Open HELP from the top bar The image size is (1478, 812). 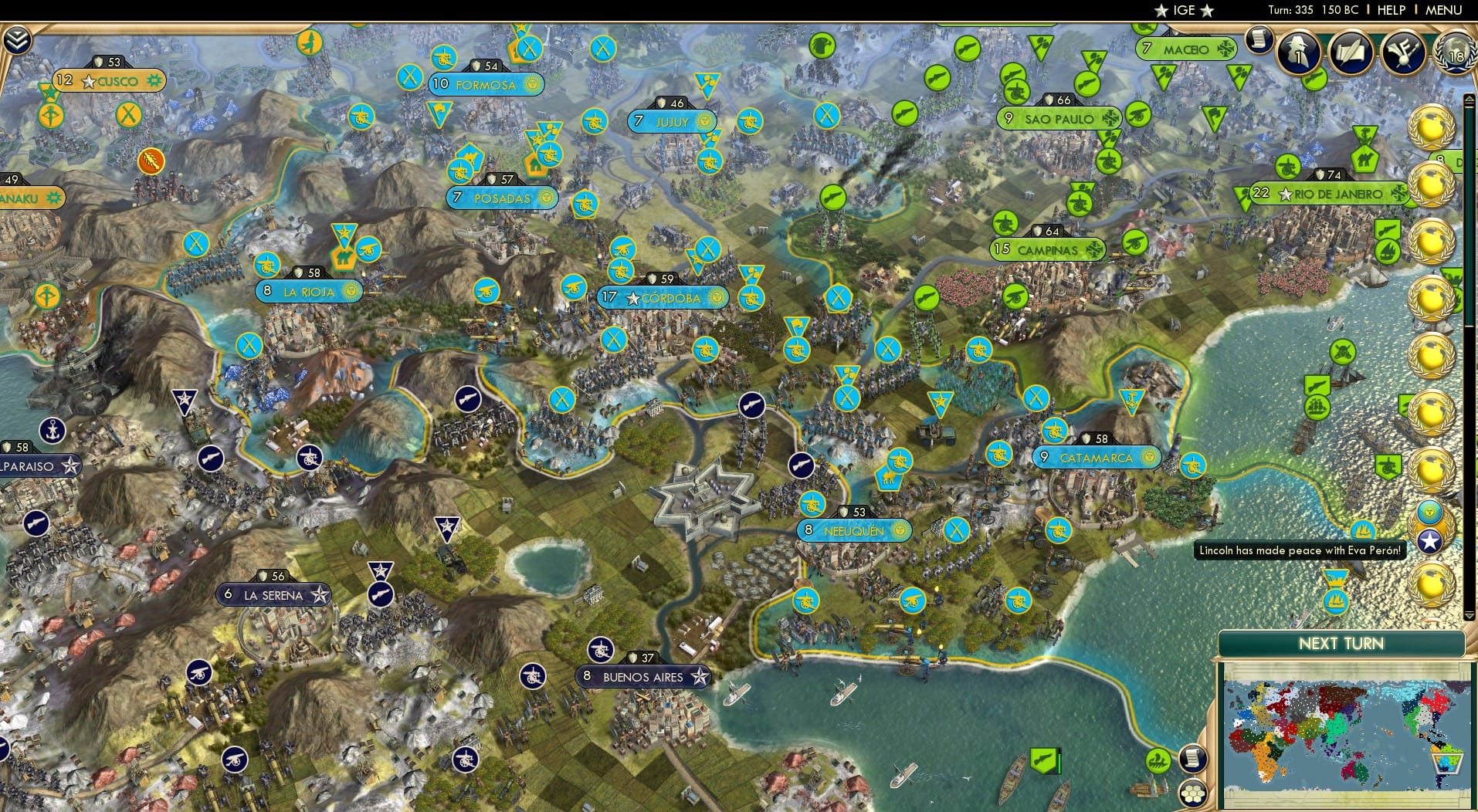click(x=1391, y=10)
